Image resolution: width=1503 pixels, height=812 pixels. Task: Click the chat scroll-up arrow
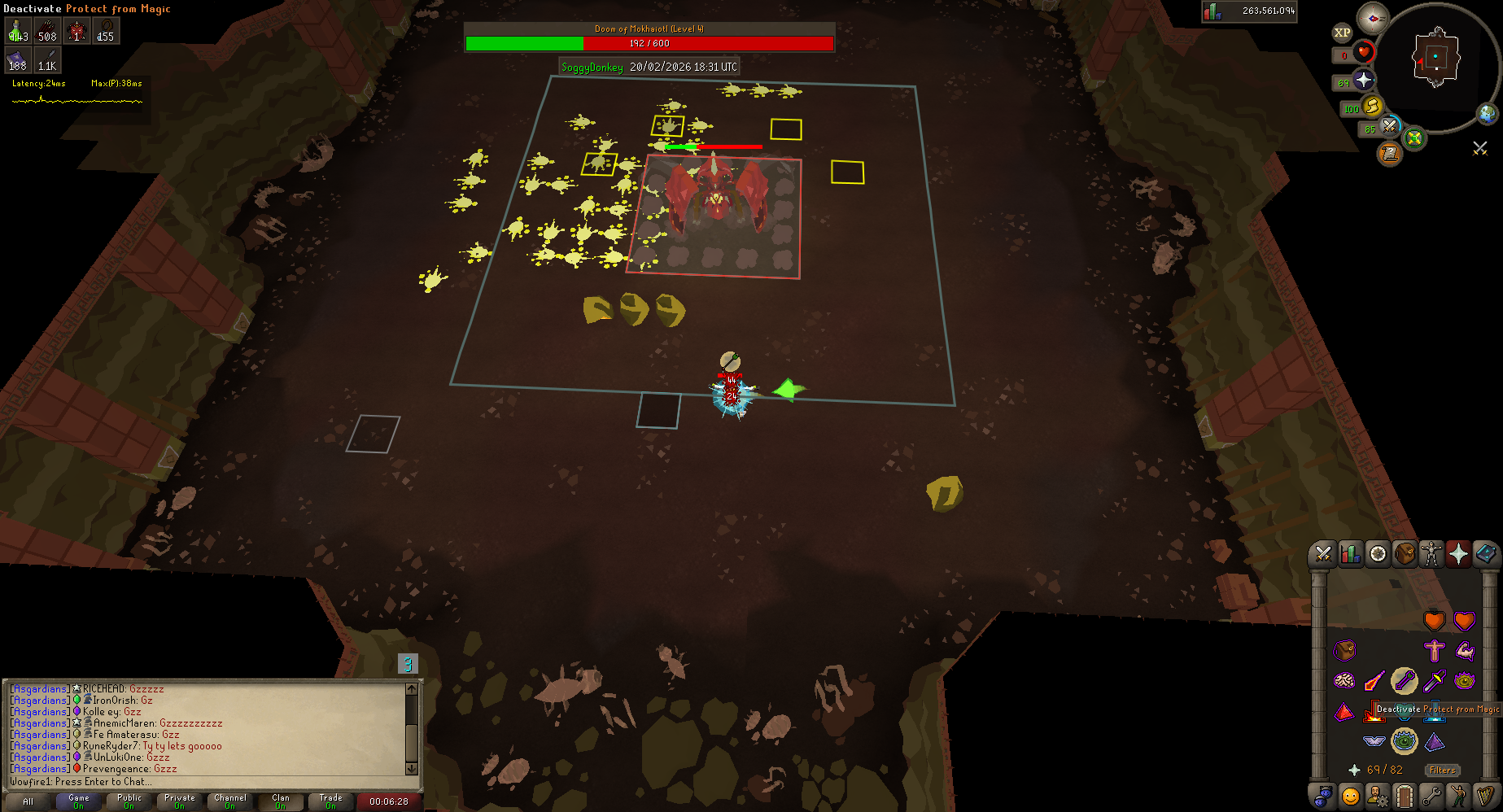411,689
